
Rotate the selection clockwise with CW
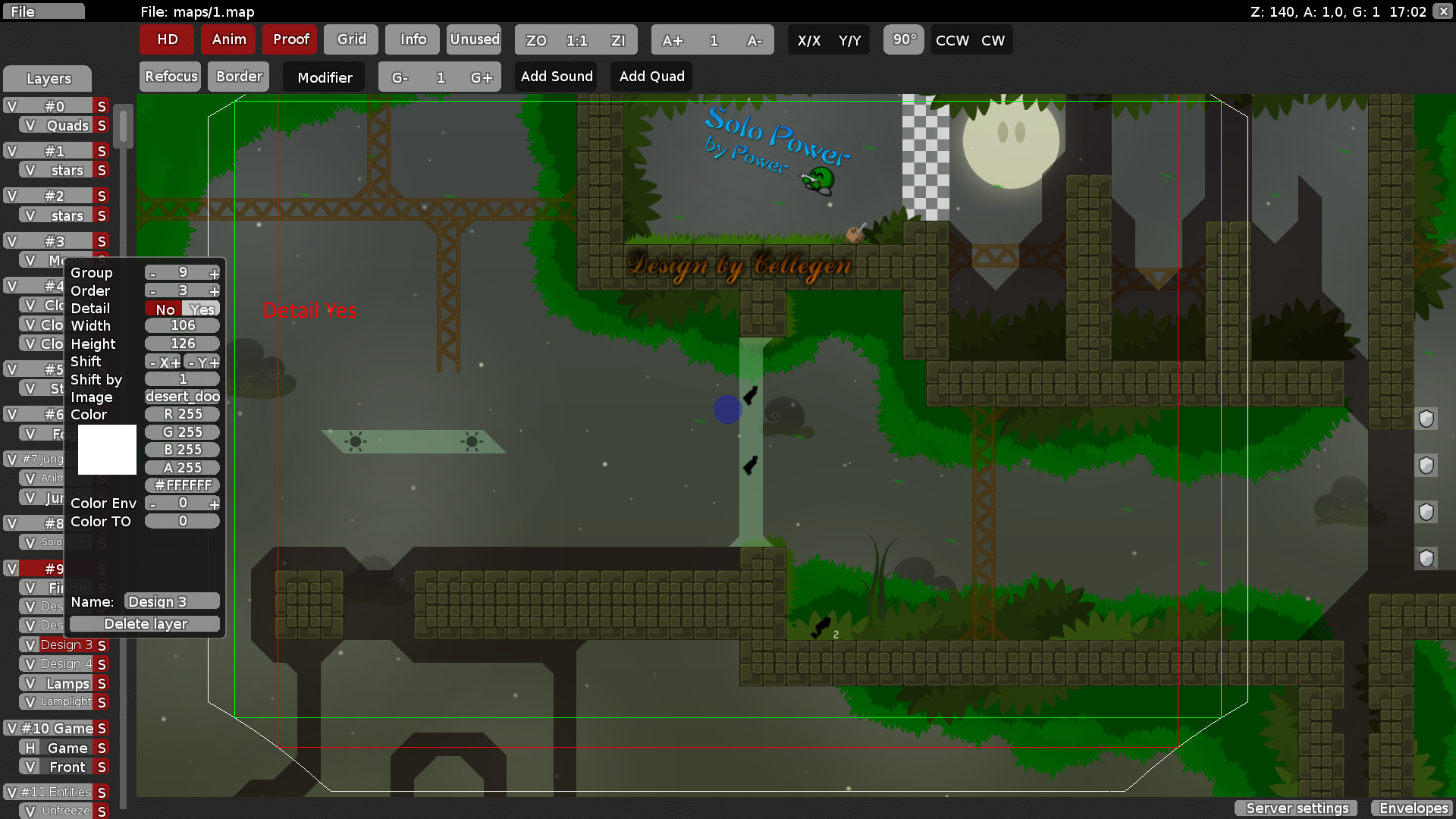pyautogui.click(x=993, y=40)
